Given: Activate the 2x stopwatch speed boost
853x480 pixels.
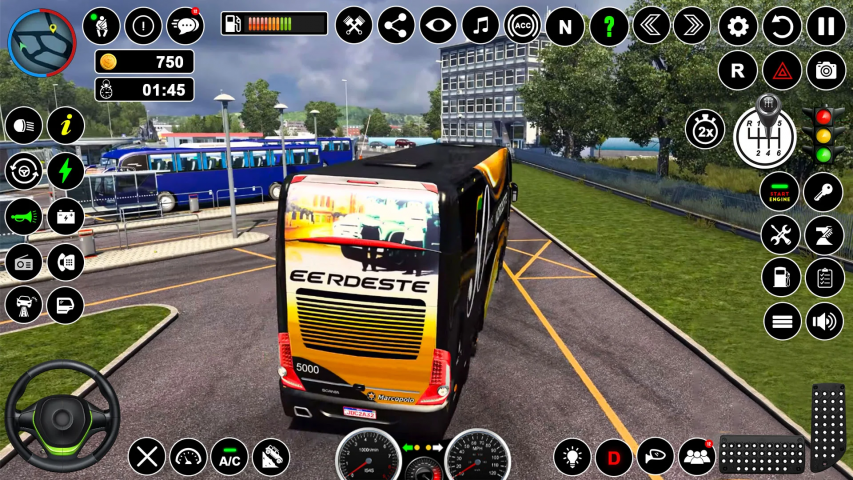Looking at the screenshot, I should coord(704,130).
